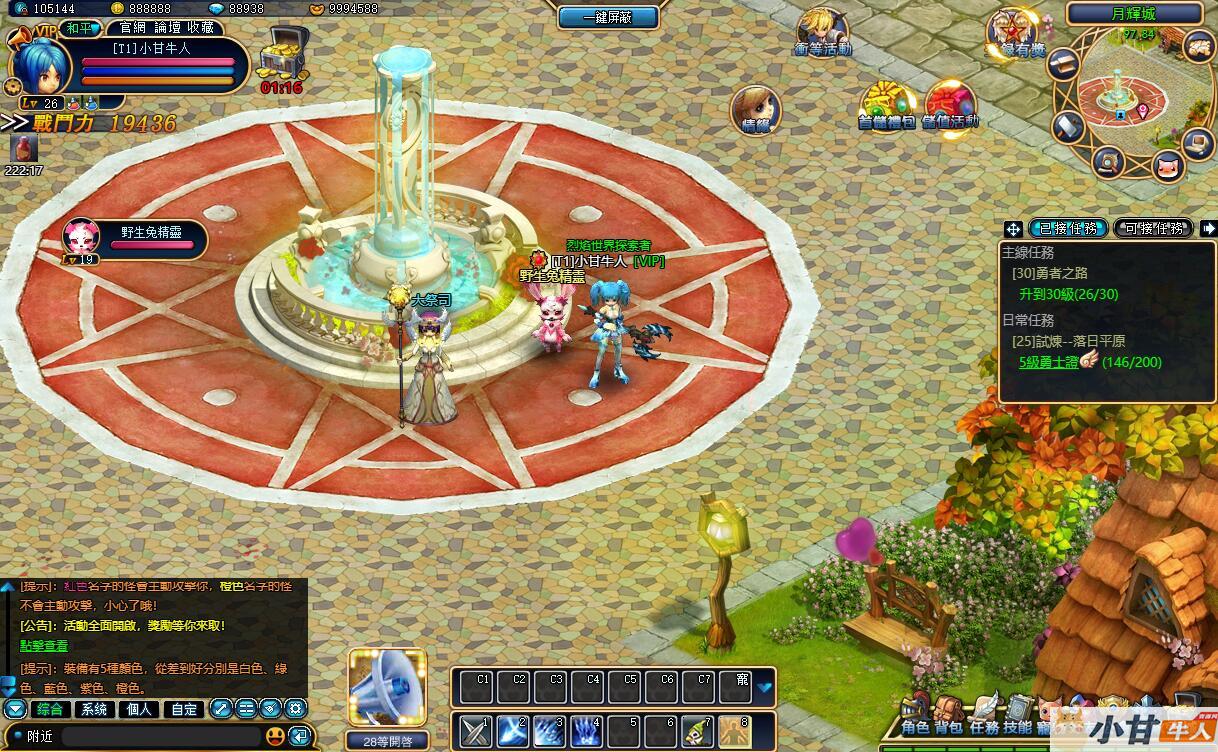Open the 衝等活動 event icon

tap(822, 31)
